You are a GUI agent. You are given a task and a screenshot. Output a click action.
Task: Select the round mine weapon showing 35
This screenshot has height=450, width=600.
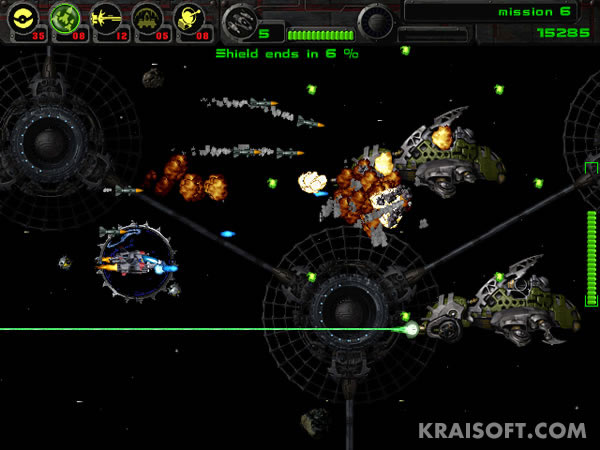[24, 18]
